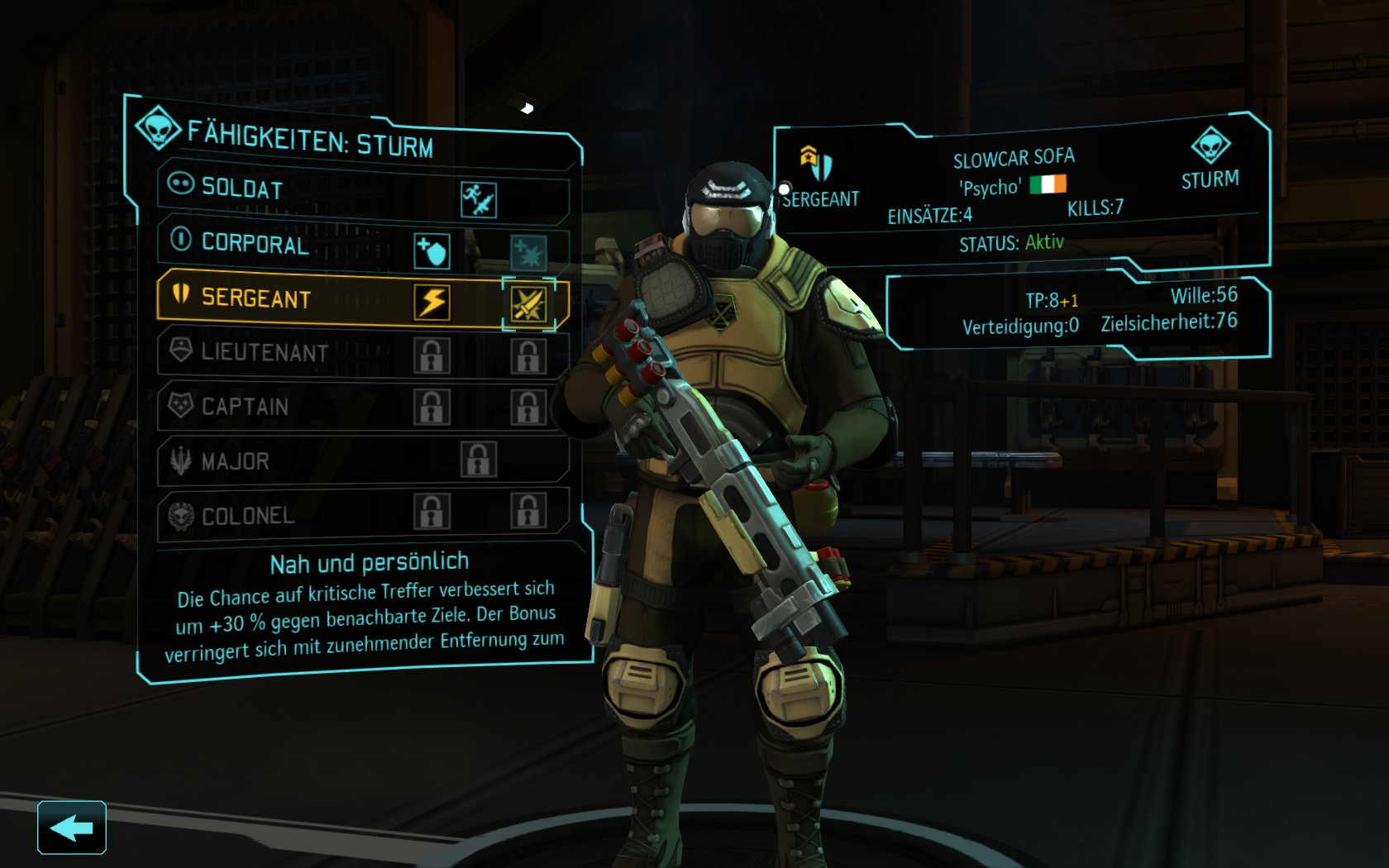Select the Soldat running-and-gunning ability icon
Screen dimensions: 1389x868
[x=479, y=200]
